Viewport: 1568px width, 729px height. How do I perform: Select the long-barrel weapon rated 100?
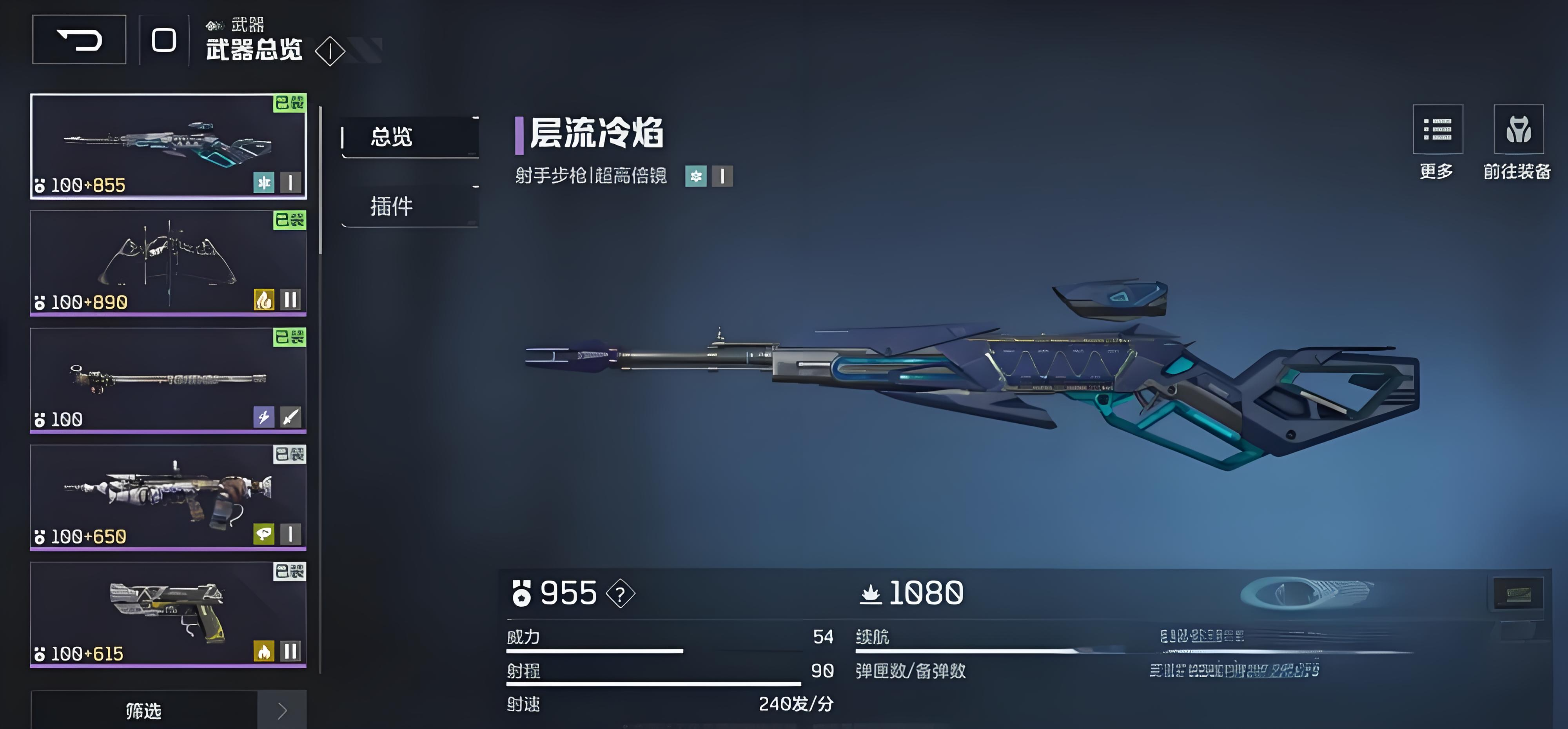[x=168, y=380]
